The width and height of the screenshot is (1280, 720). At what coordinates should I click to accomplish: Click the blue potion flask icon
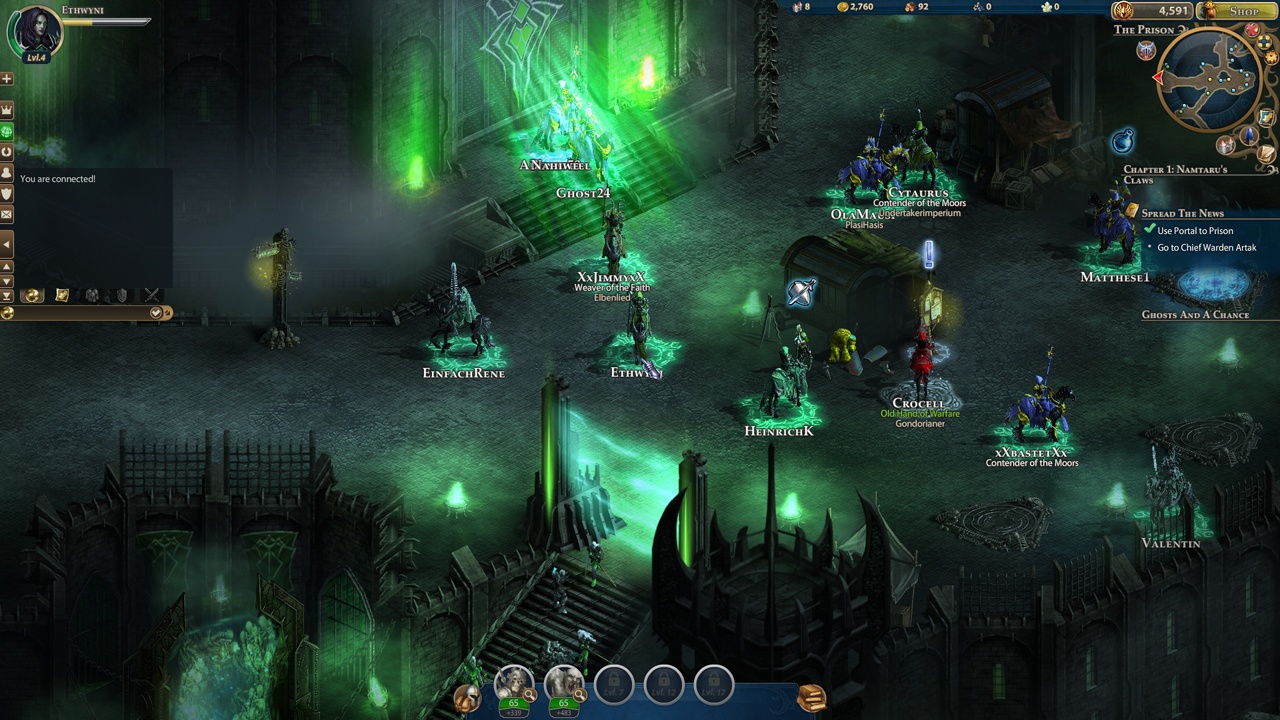point(1122,141)
